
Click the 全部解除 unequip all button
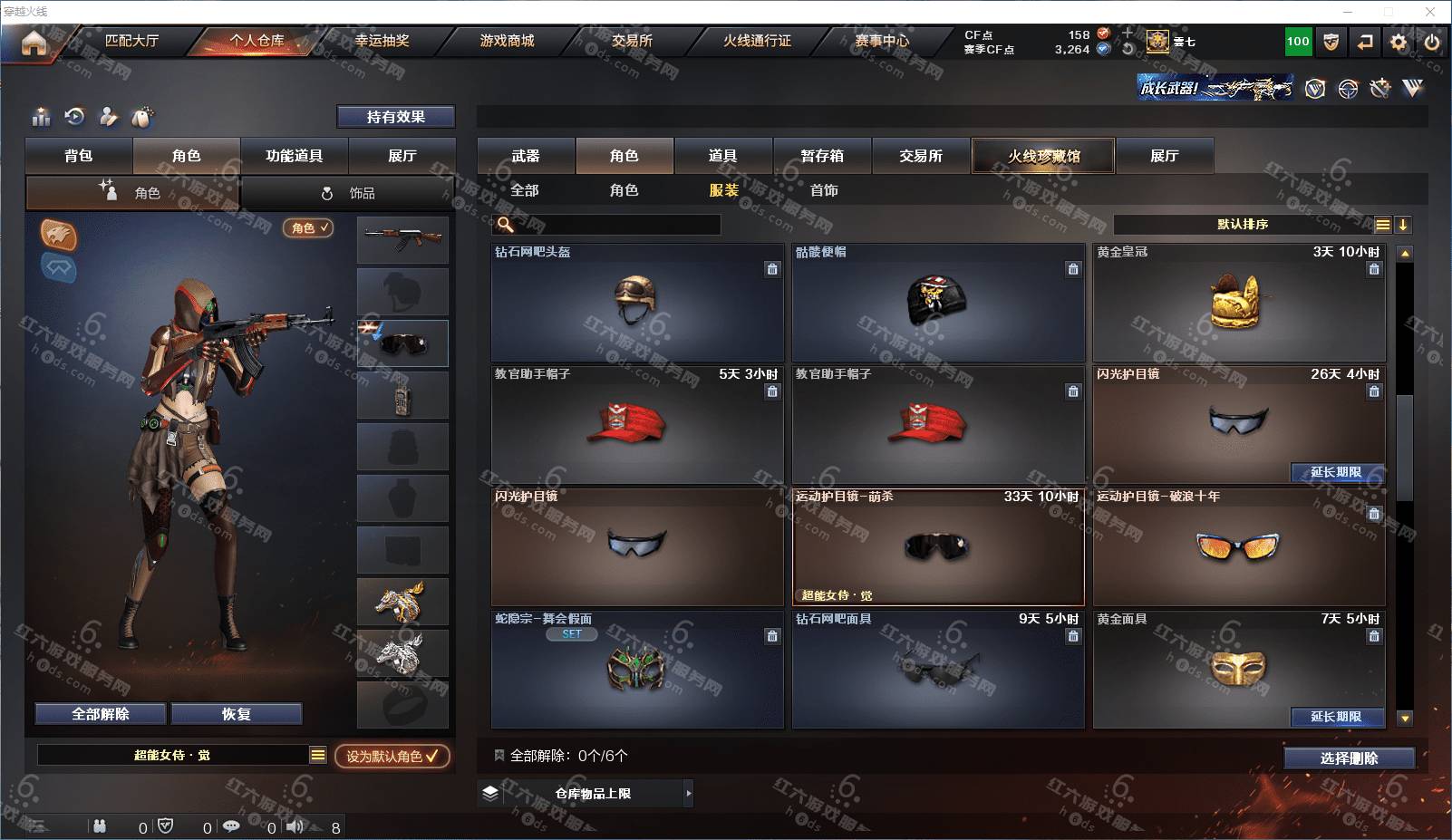(x=101, y=714)
